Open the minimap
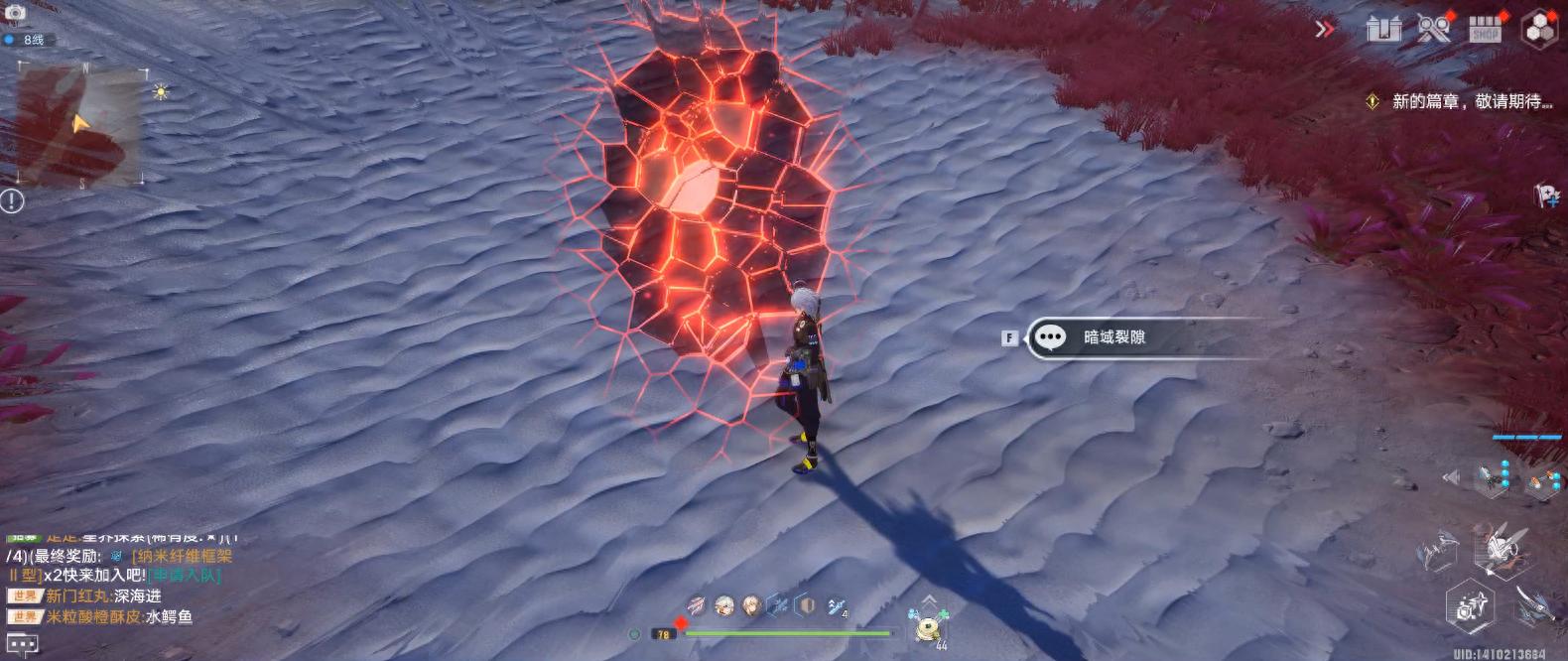1568x661 pixels. pos(79,124)
